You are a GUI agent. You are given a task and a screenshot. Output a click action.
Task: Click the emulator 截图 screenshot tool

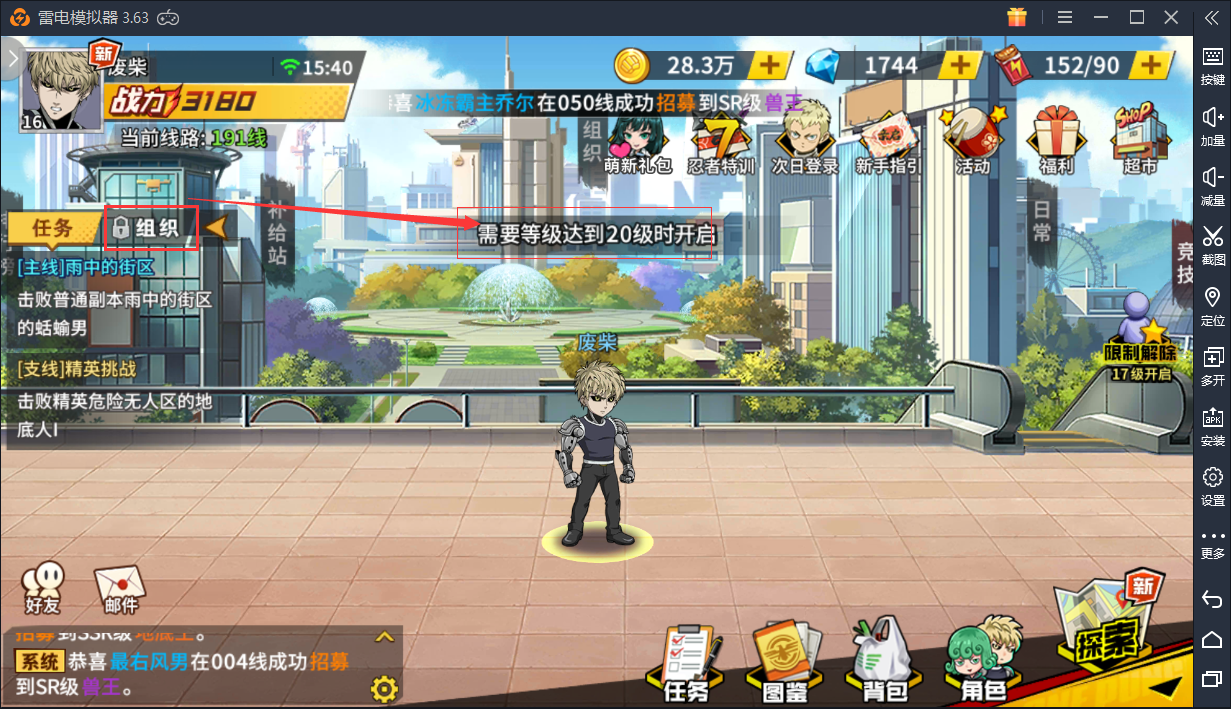point(1212,245)
